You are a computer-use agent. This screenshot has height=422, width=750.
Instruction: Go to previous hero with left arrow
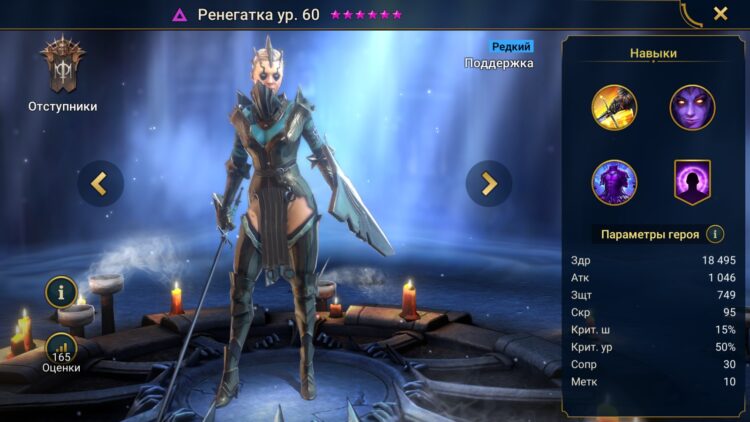coord(100,183)
